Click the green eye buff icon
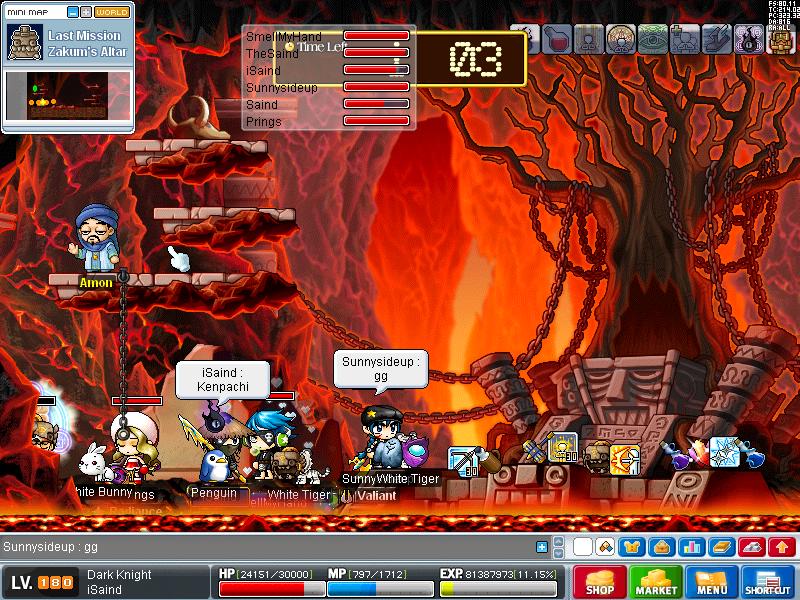 coord(653,39)
